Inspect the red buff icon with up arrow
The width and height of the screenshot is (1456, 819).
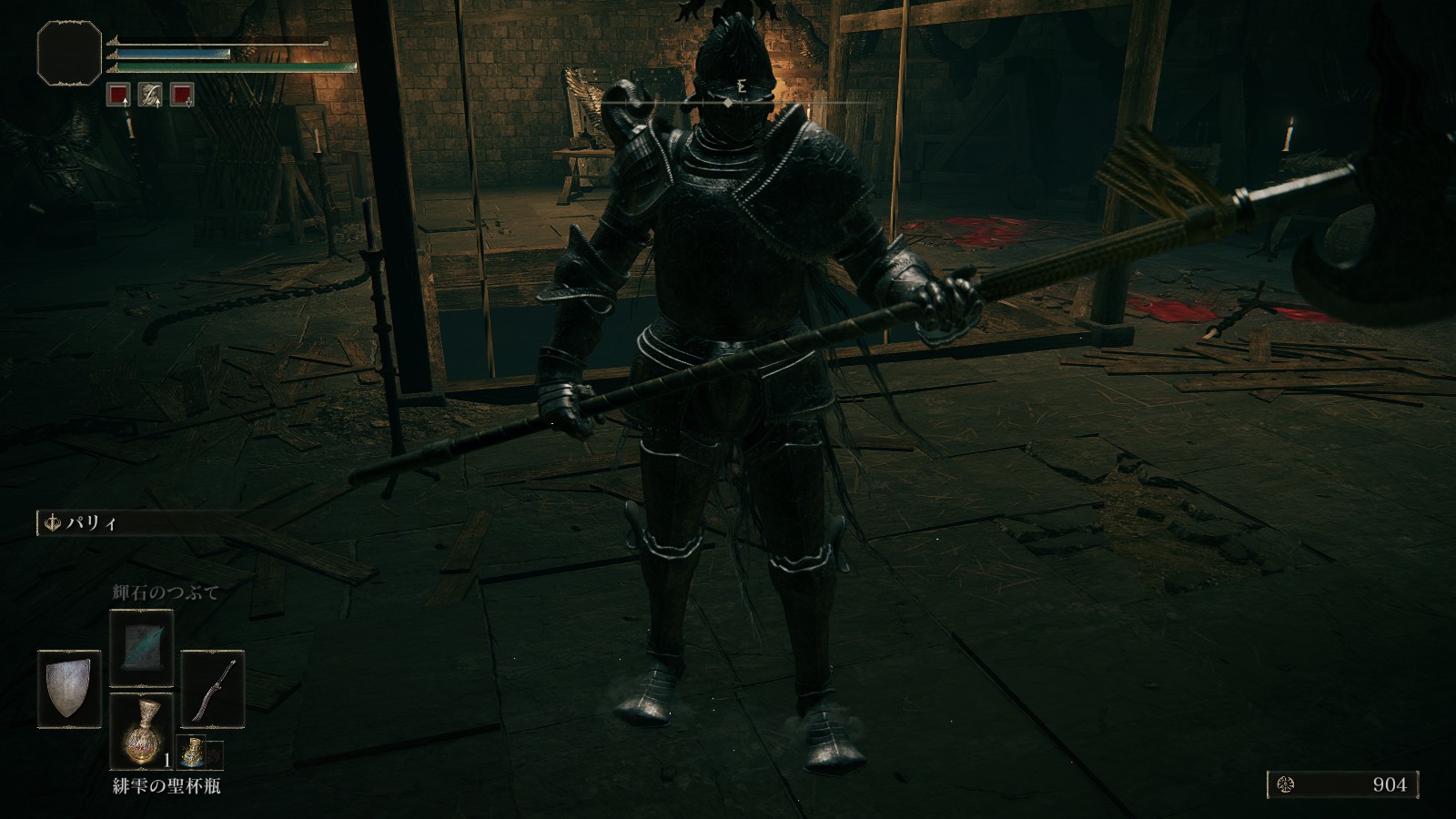pos(117,95)
